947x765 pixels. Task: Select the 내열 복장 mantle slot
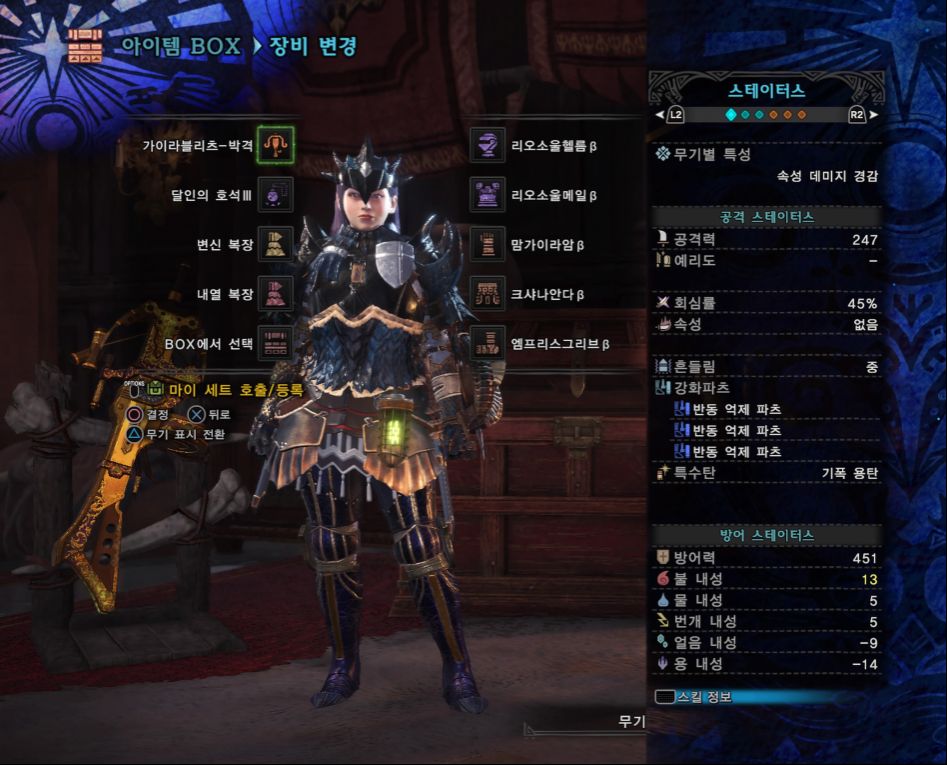pos(275,294)
